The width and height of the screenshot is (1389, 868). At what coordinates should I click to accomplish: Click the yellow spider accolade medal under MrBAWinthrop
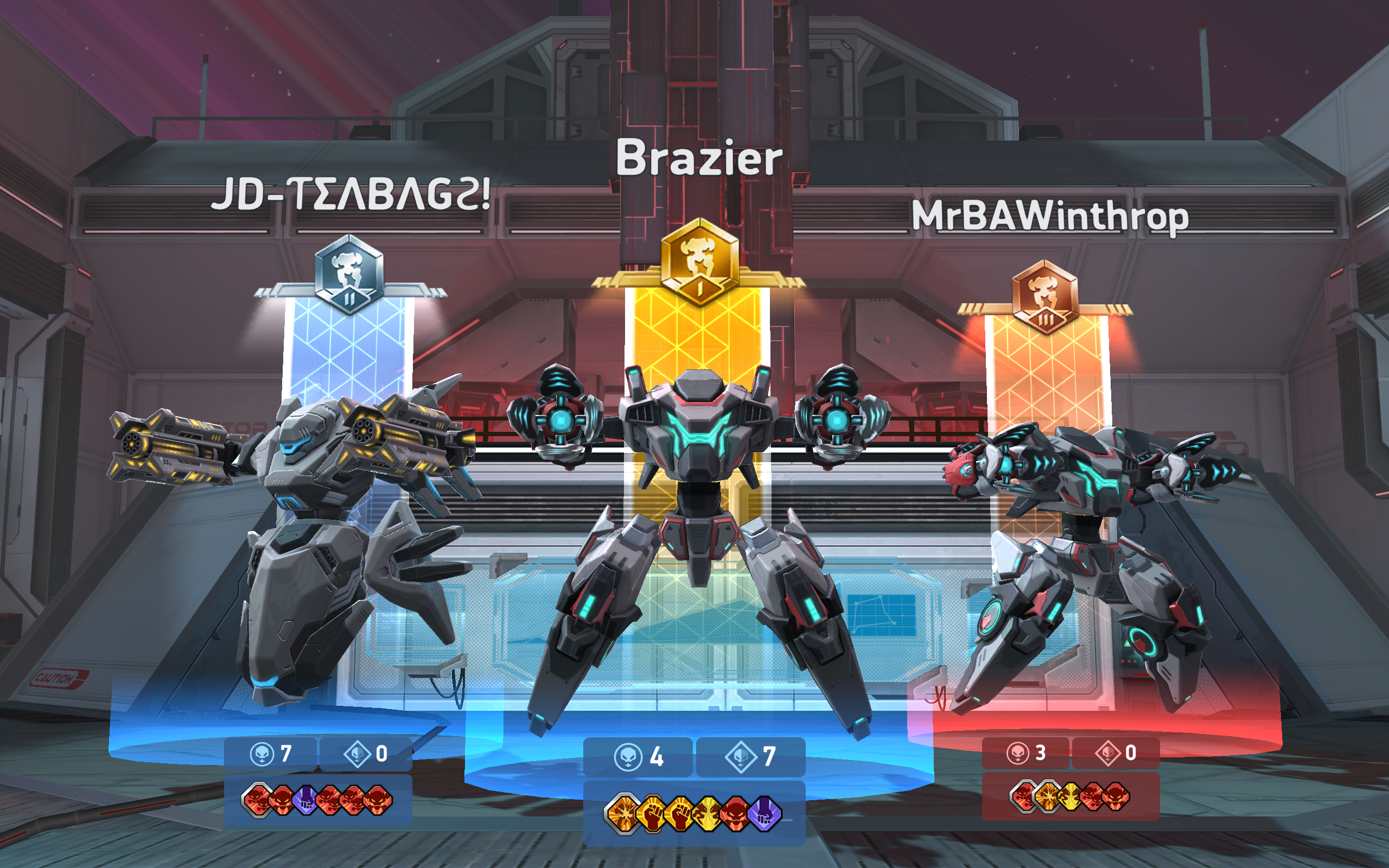click(1072, 797)
